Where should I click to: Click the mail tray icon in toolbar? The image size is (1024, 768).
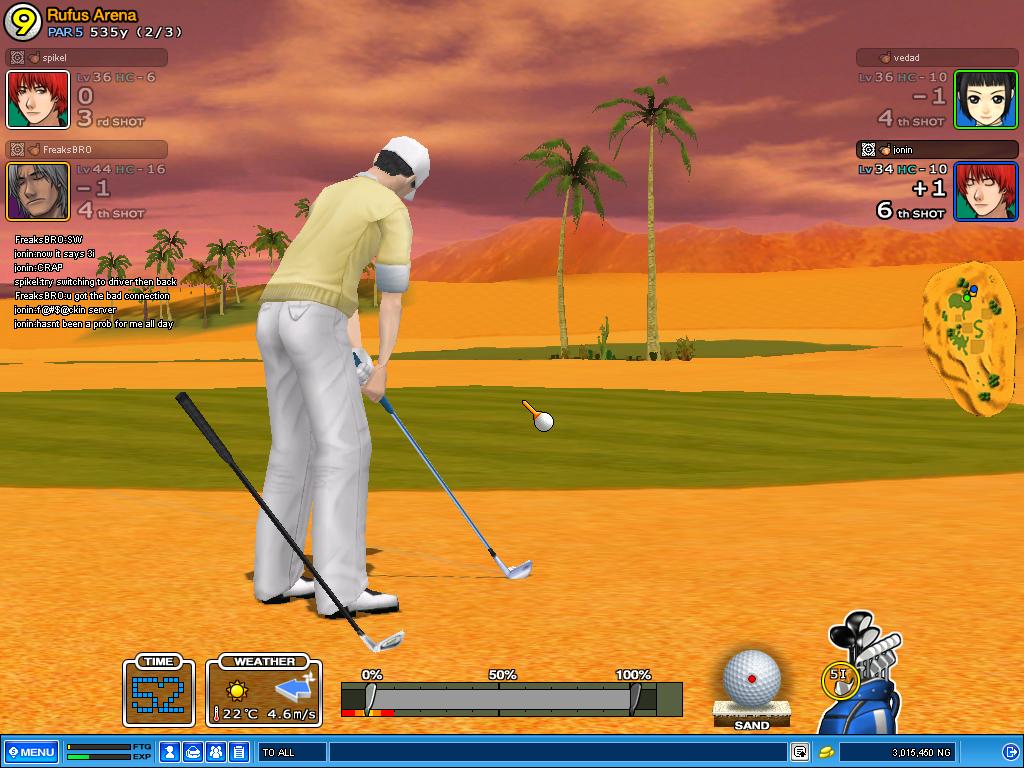point(194,752)
